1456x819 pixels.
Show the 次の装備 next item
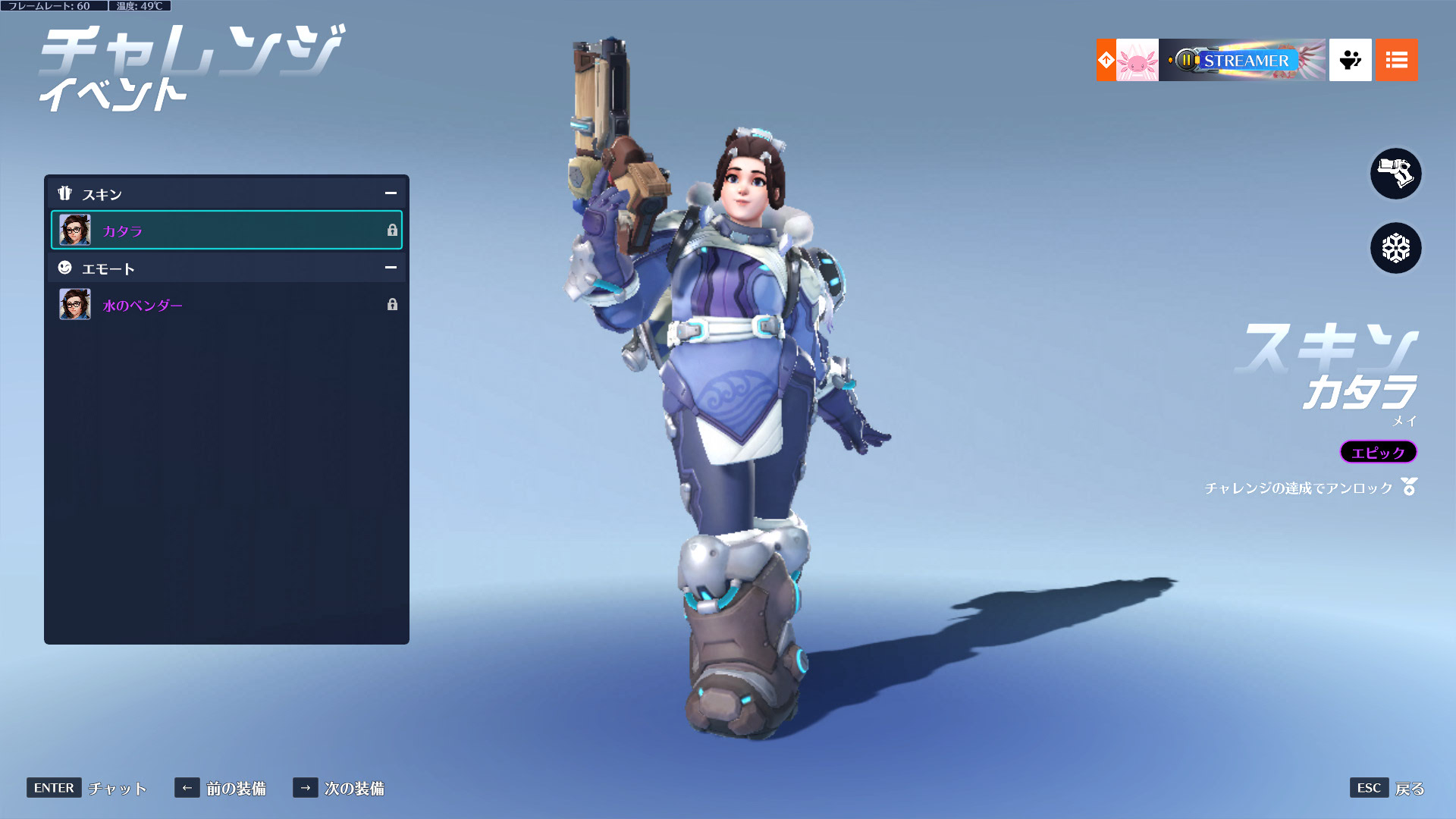[338, 788]
